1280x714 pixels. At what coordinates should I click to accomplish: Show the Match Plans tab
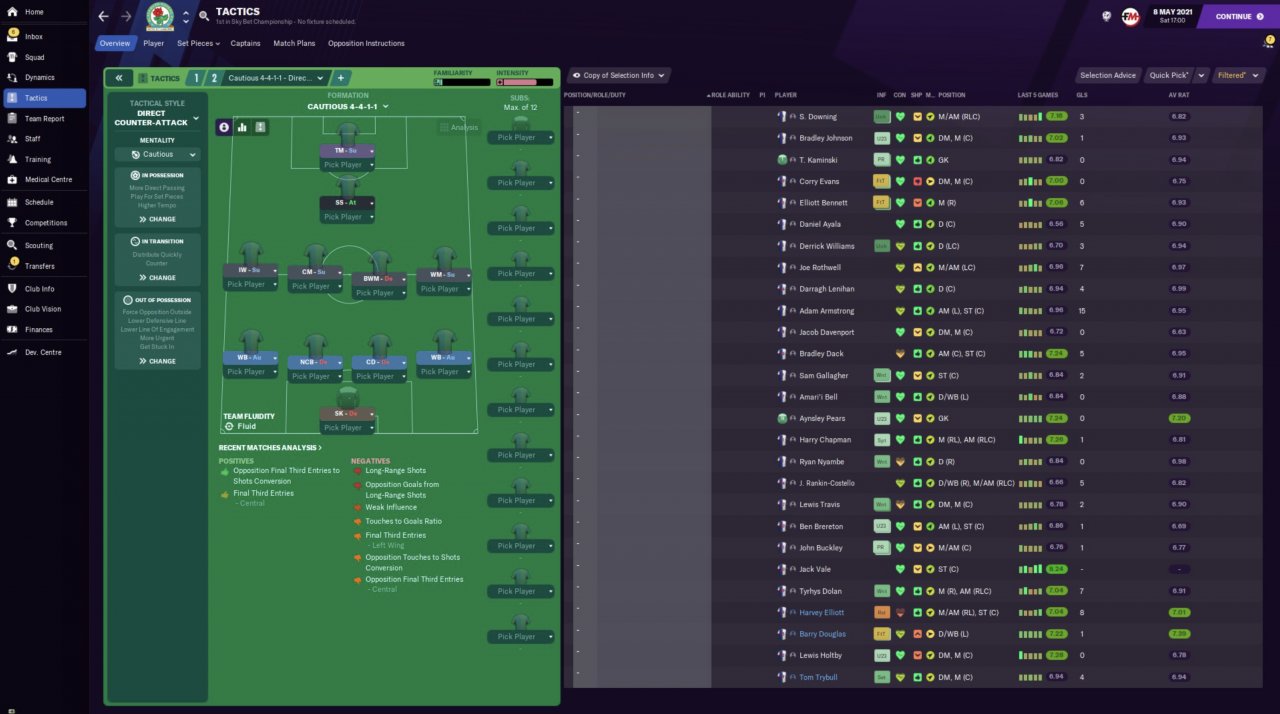click(x=294, y=43)
